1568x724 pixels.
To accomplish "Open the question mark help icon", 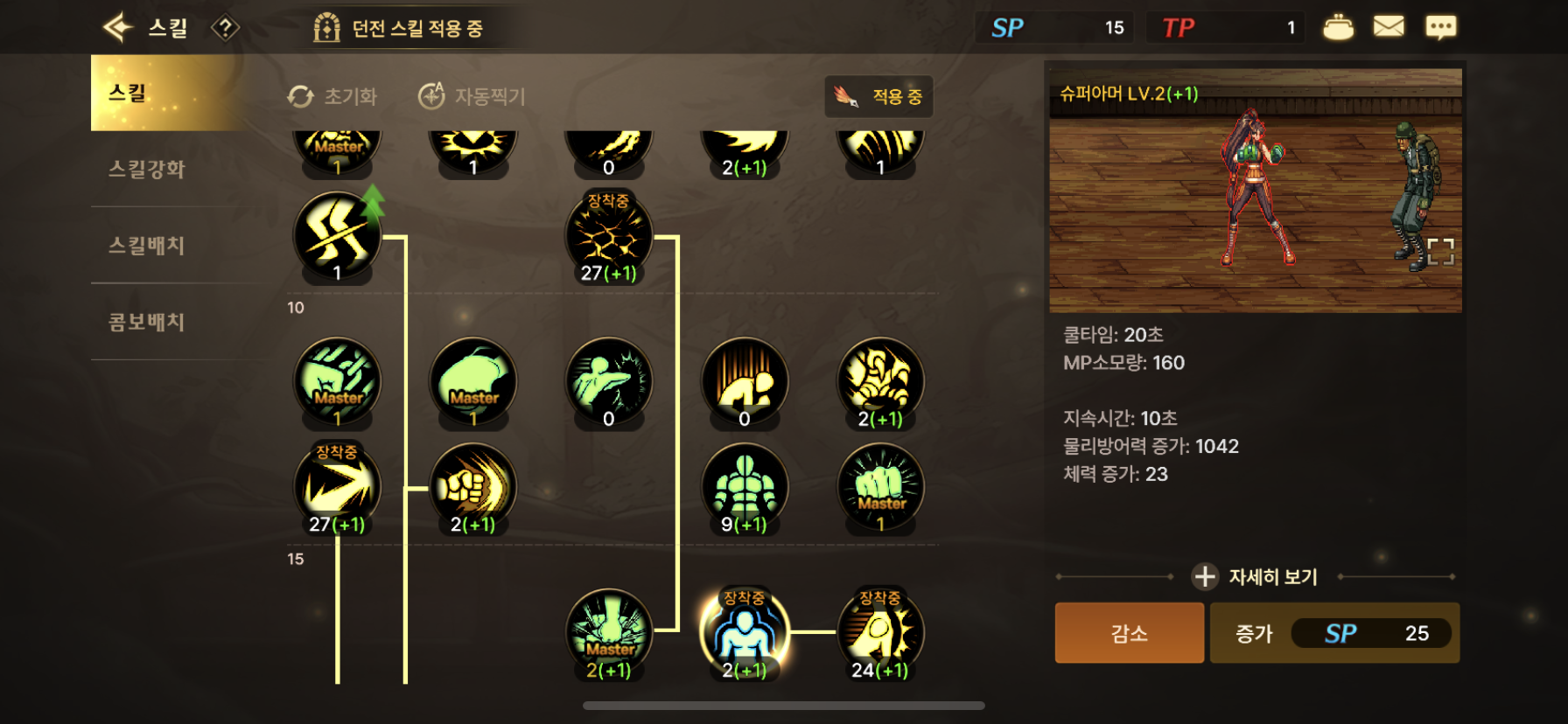I will click(x=225, y=28).
